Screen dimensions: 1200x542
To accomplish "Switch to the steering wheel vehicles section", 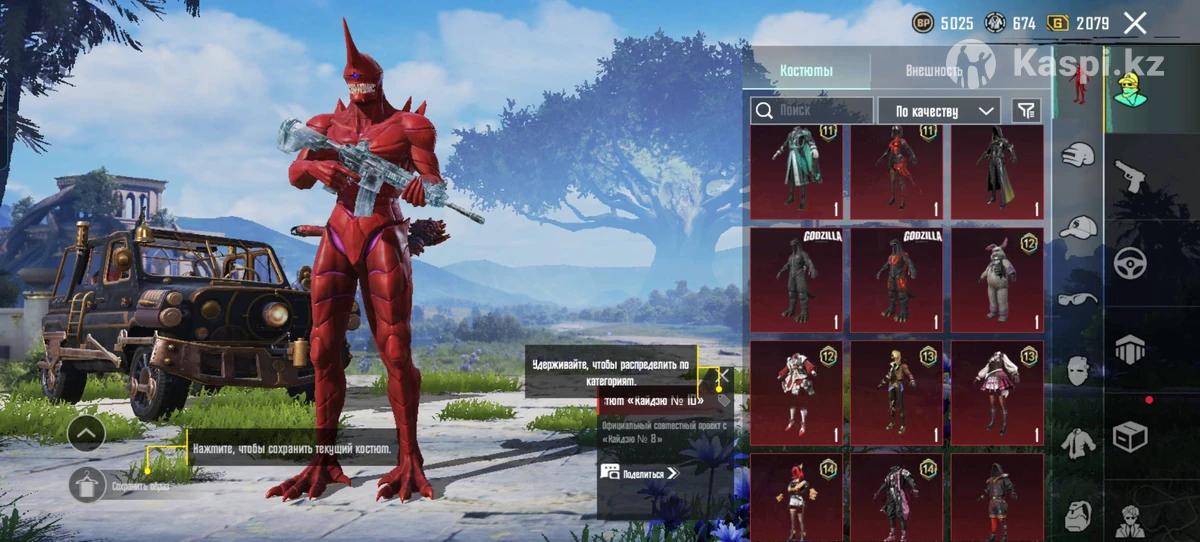I will click(1130, 263).
